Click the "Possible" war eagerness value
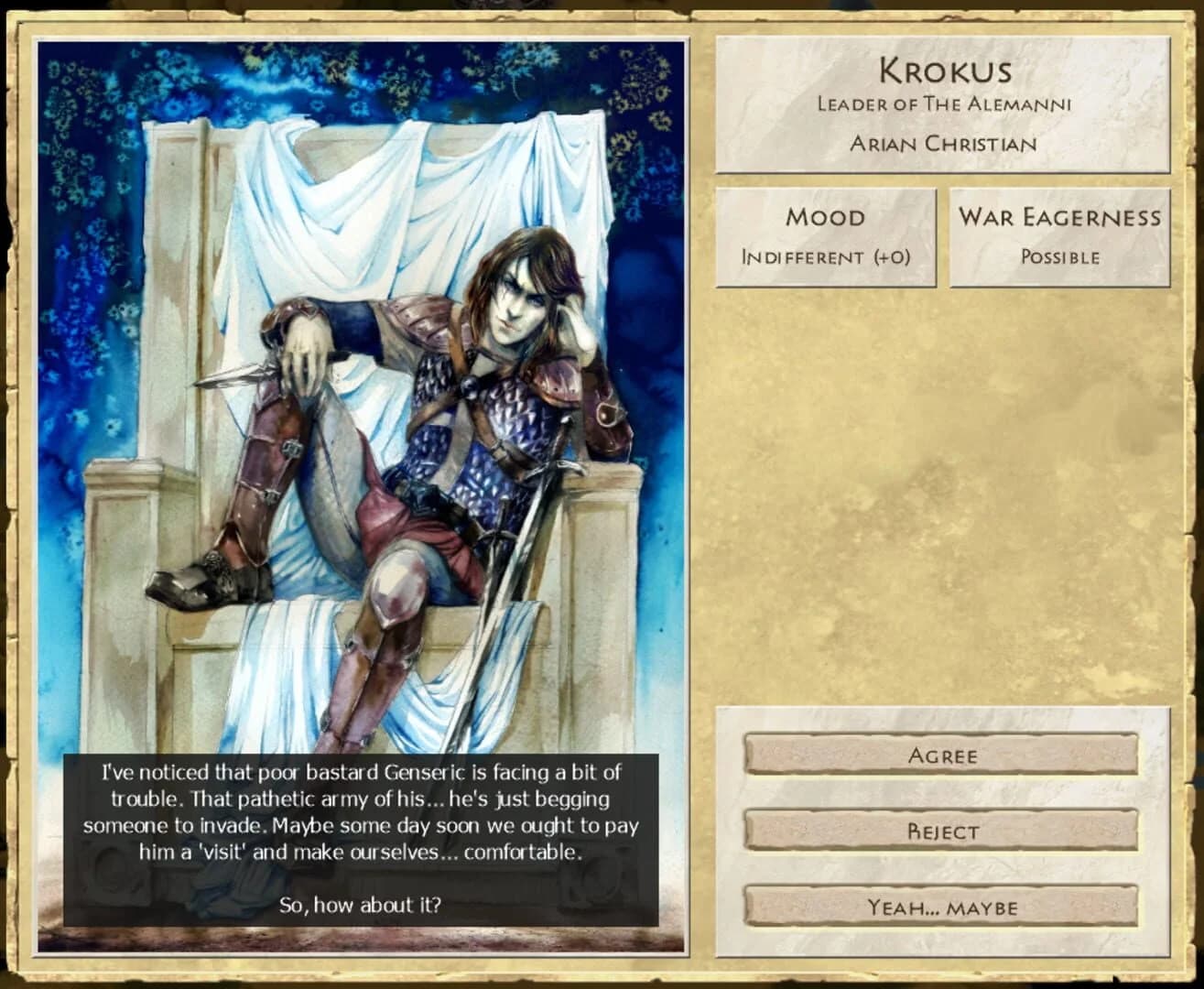Screen dimensions: 1204x989 click(x=1059, y=257)
